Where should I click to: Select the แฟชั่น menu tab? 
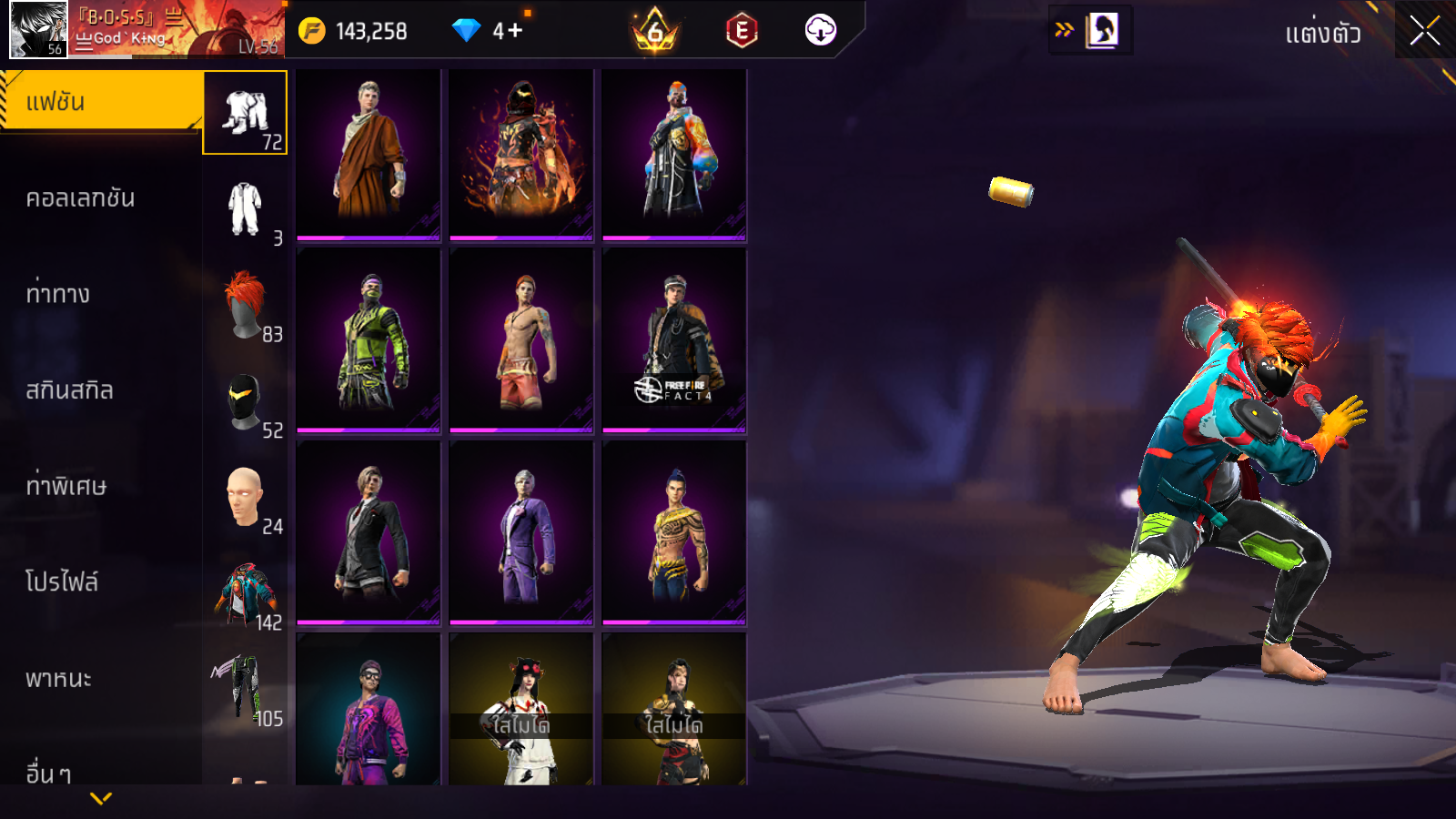[100, 102]
